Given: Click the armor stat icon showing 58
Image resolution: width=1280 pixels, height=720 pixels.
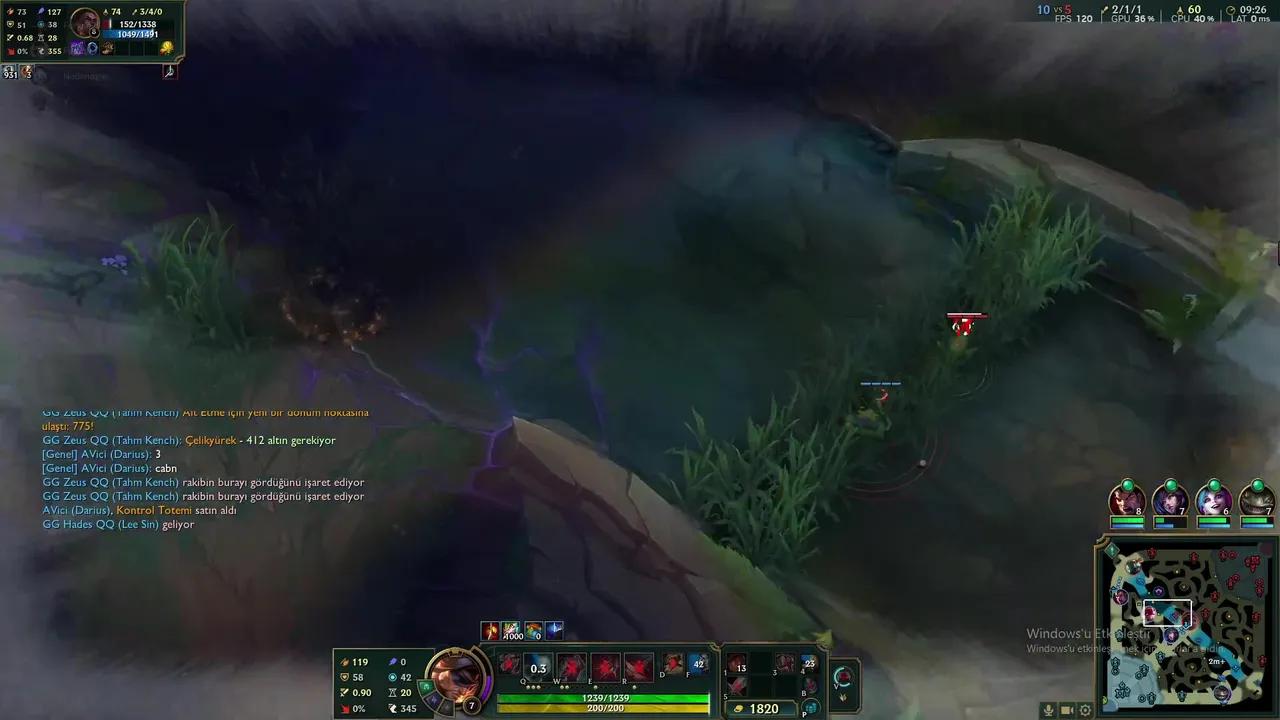Looking at the screenshot, I should [345, 677].
